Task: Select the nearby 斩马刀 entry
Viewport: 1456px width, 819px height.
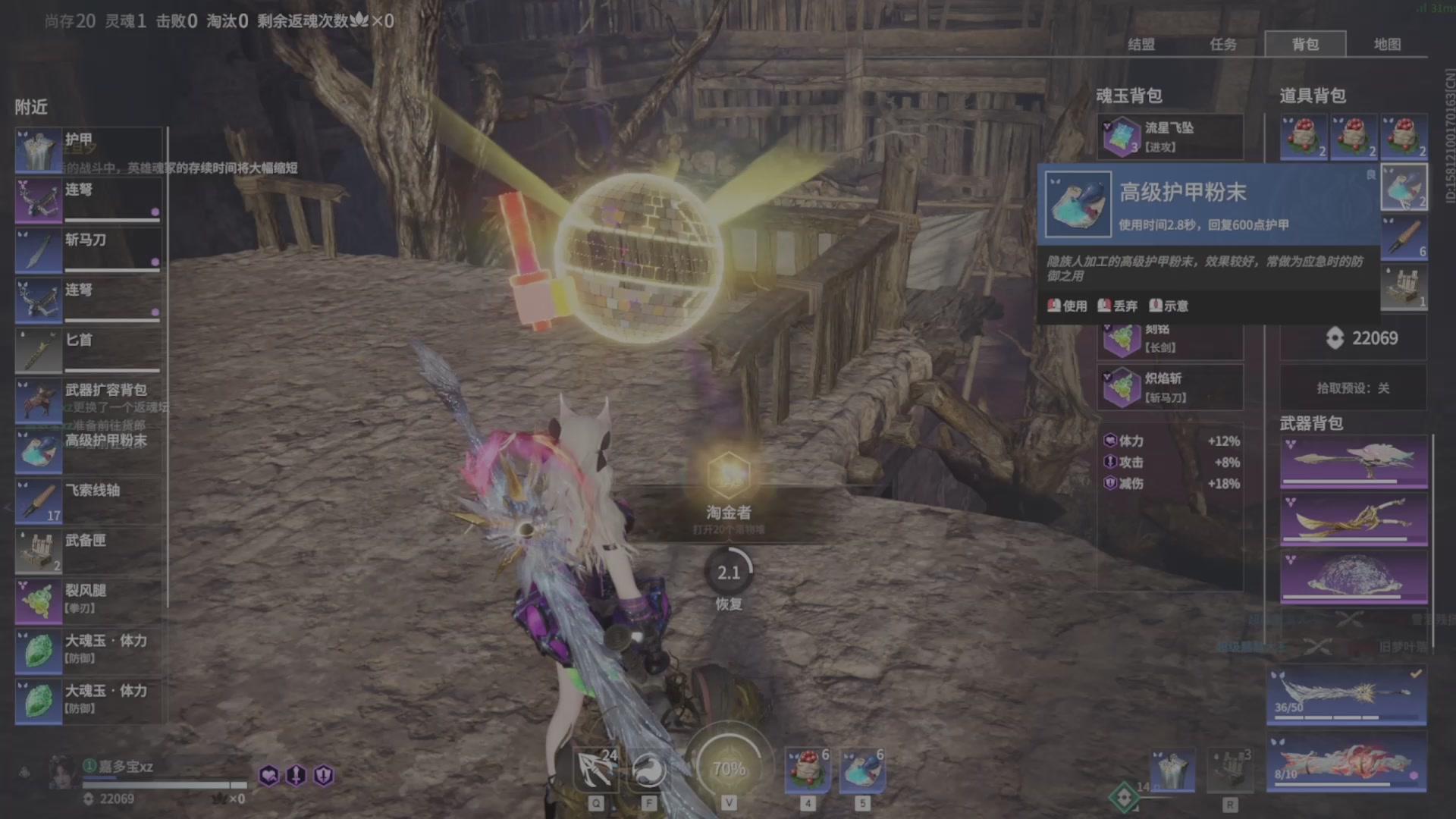Action: click(x=88, y=250)
